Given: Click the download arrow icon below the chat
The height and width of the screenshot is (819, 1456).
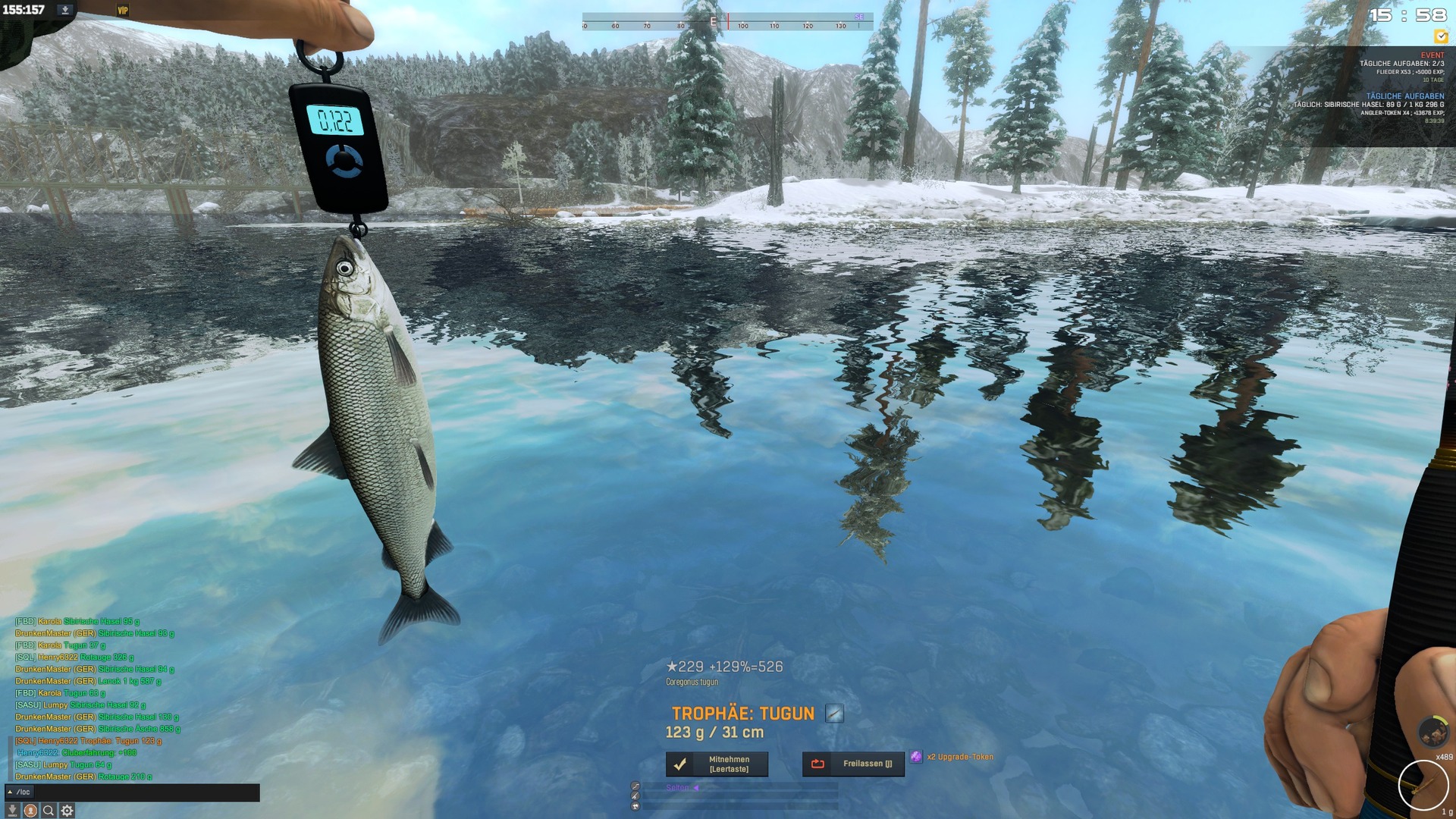Looking at the screenshot, I should [x=12, y=811].
